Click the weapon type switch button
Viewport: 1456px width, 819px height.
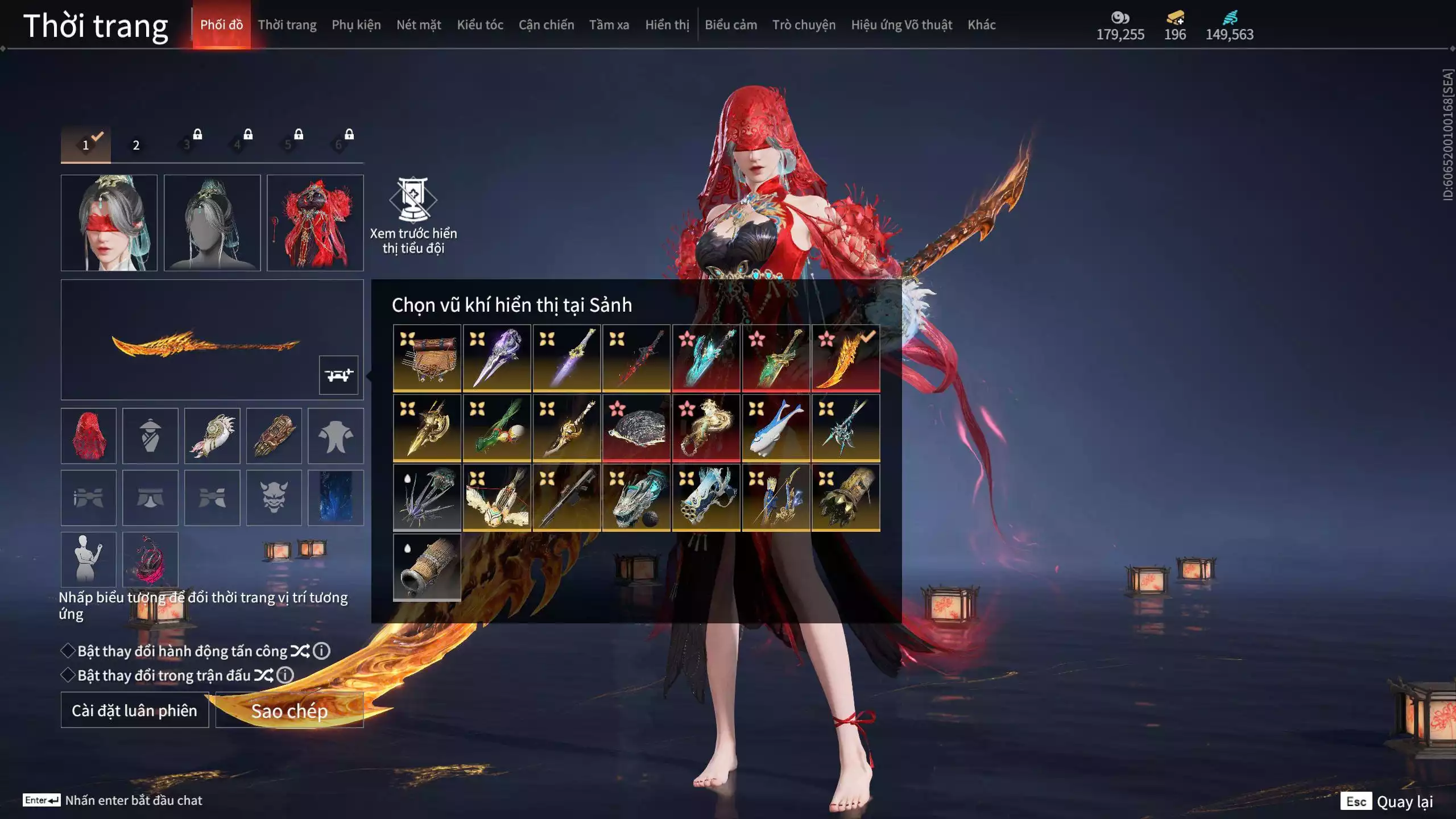(338, 375)
